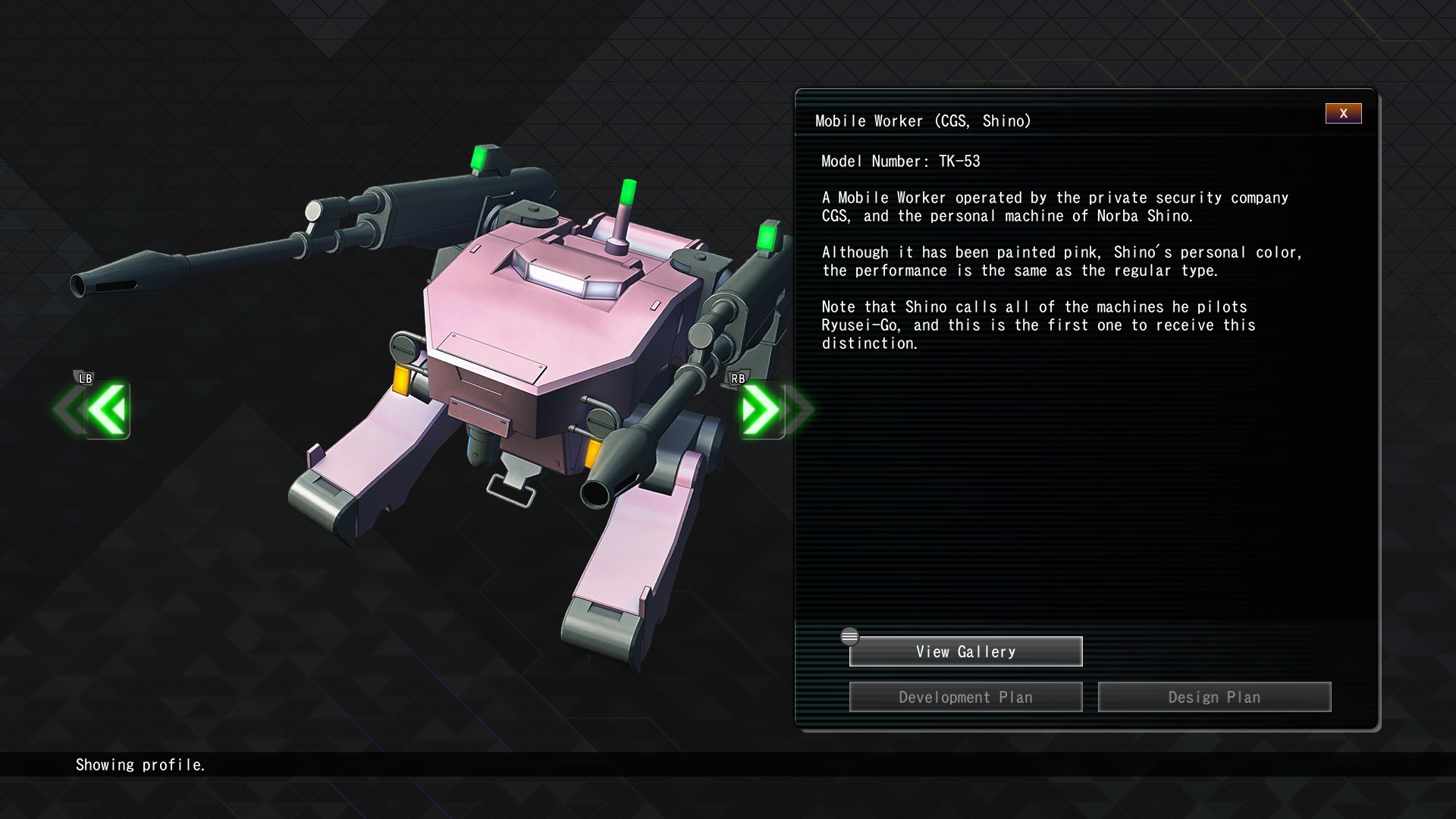Go to the previous unit with left arrow
The height and width of the screenshot is (819, 1456).
[105, 410]
